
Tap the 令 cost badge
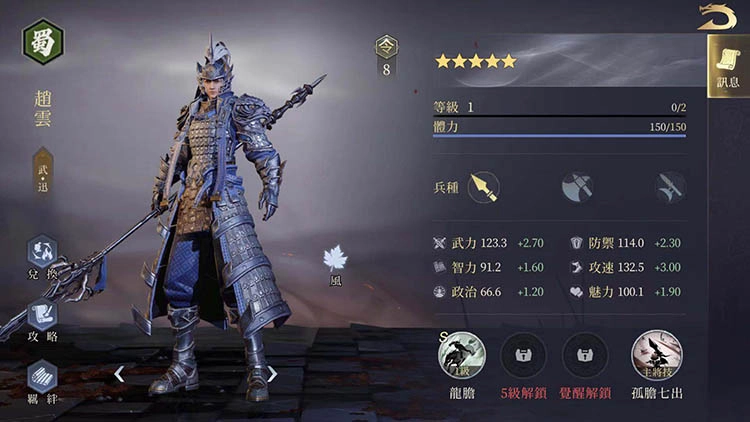(x=386, y=47)
